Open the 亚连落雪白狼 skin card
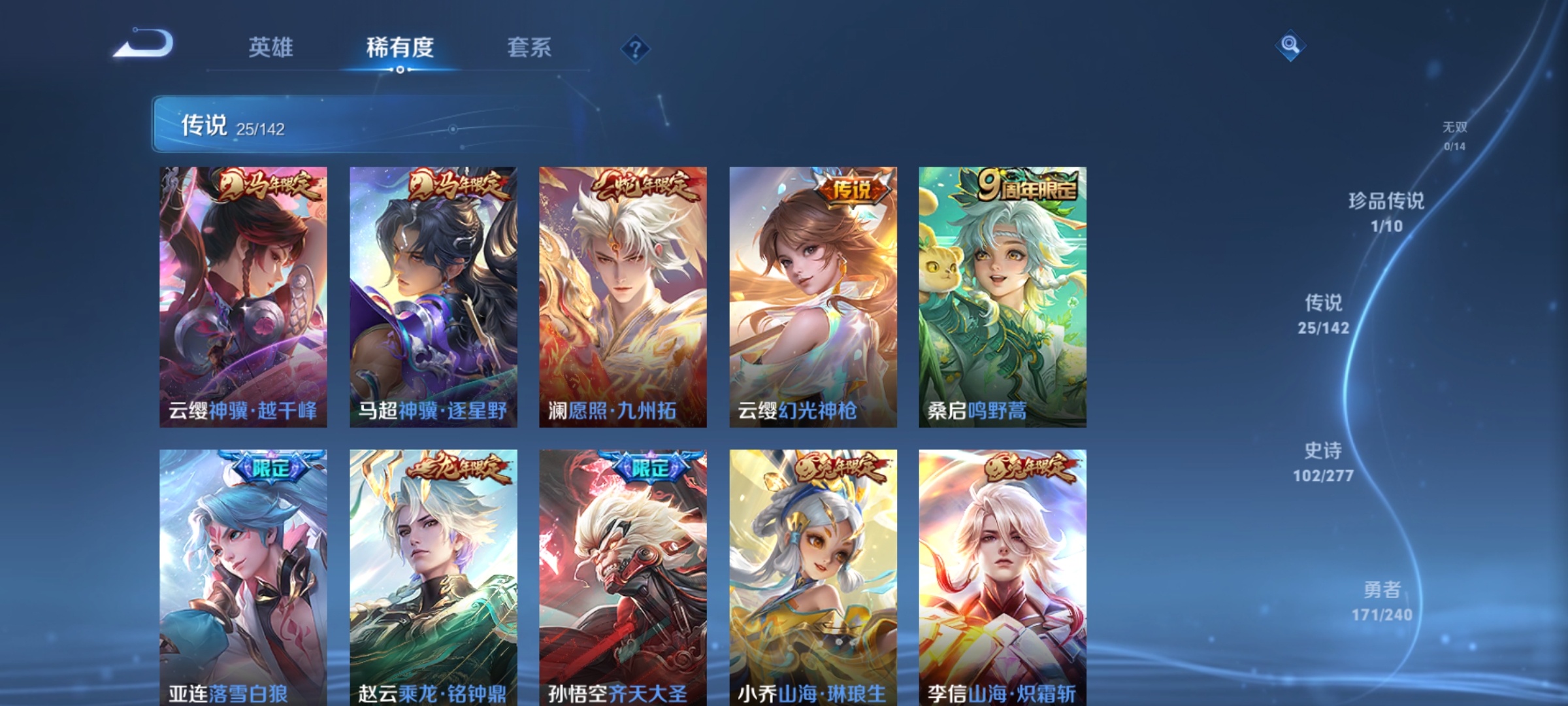Viewport: 1568px width, 706px height. coord(242,575)
